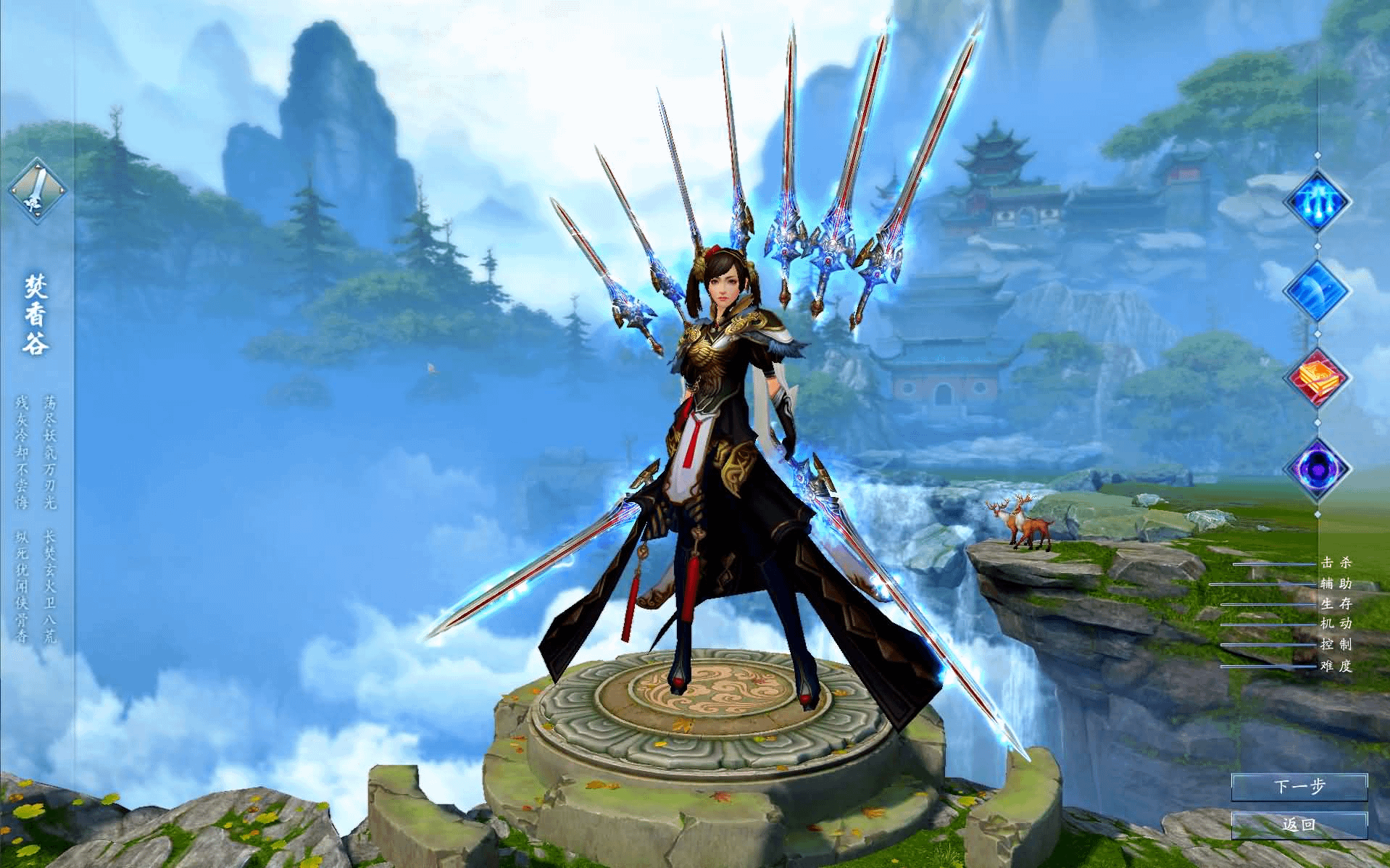
Task: Go back with the 返回 button
Action: tap(1299, 825)
